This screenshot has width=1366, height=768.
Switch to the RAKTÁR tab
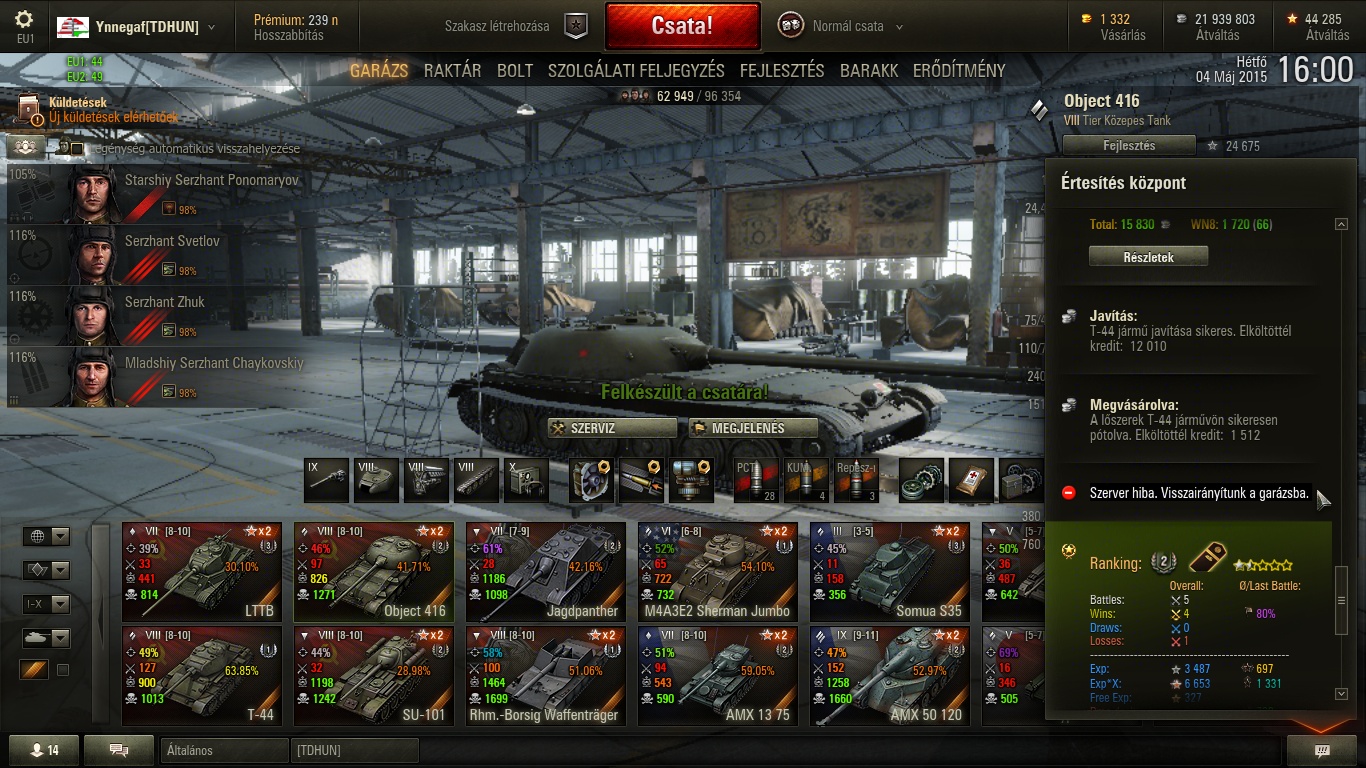tap(452, 71)
